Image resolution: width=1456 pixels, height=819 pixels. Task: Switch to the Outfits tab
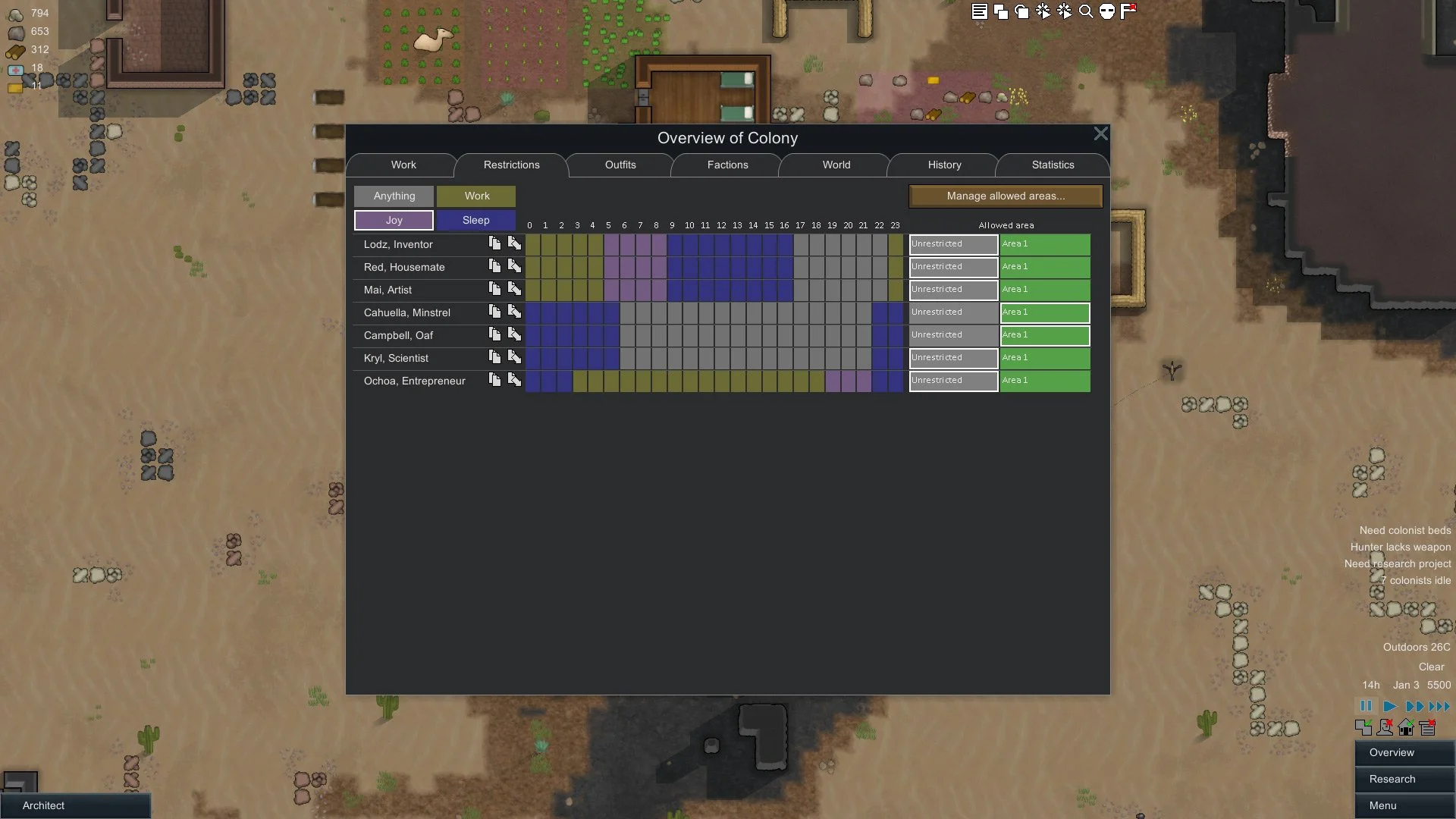pyautogui.click(x=619, y=165)
